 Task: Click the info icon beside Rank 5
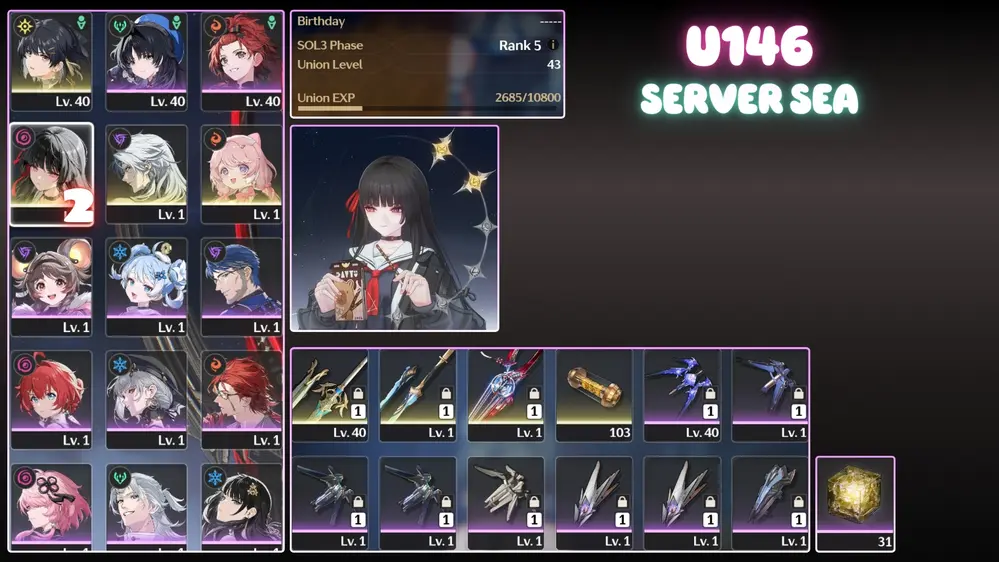(553, 45)
